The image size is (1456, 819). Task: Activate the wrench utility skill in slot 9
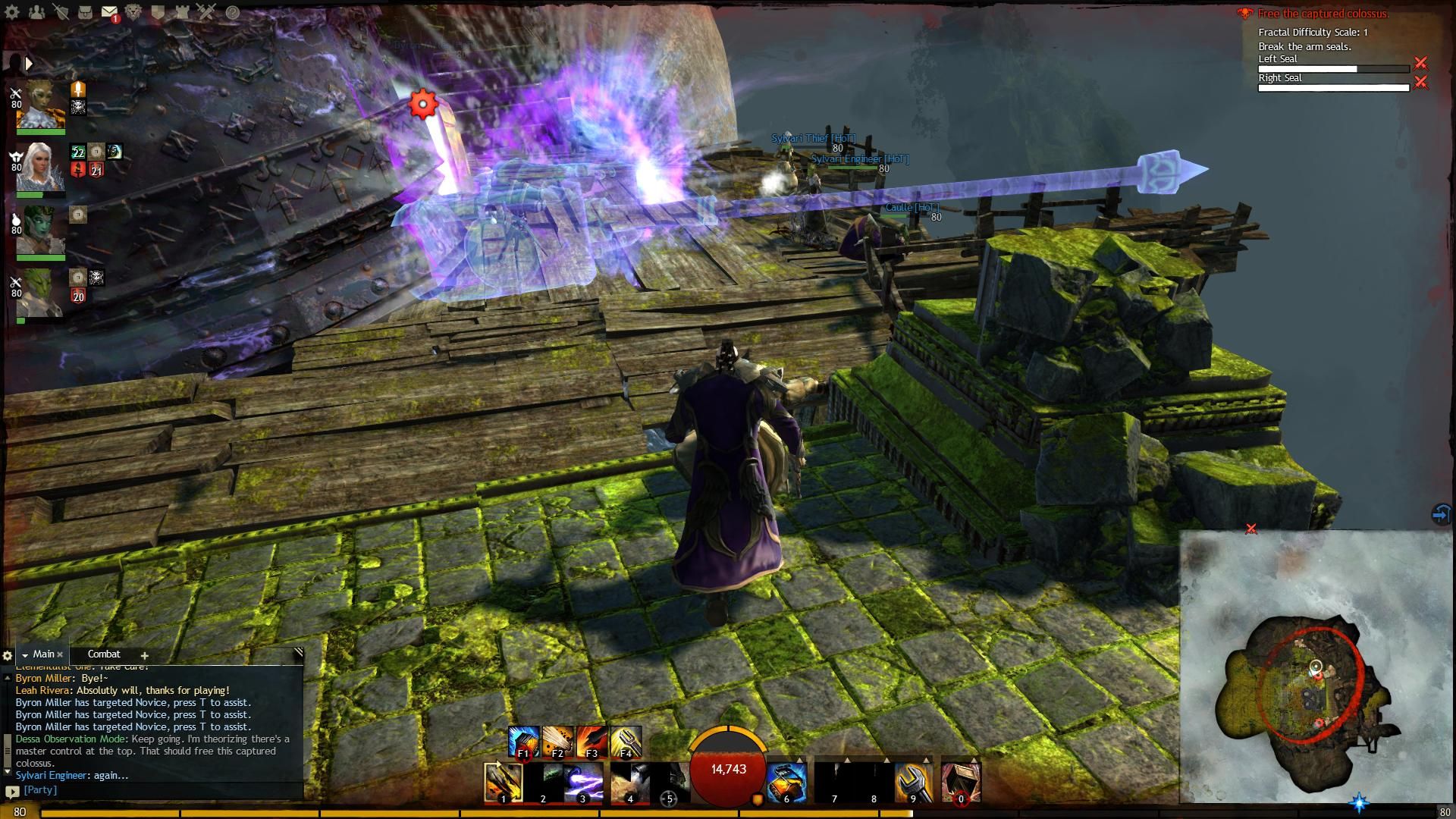[914, 783]
